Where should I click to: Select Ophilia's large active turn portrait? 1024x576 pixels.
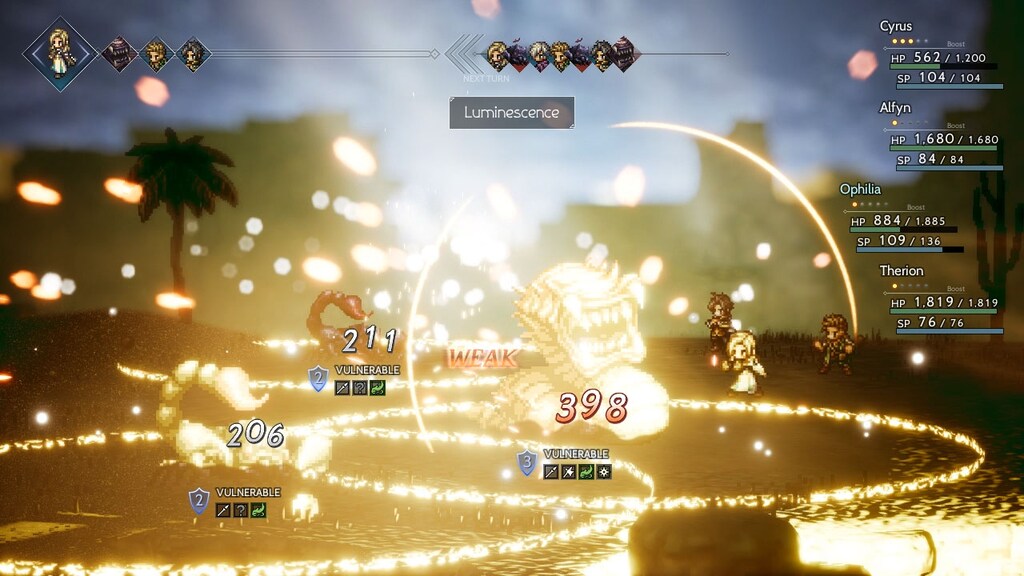point(60,53)
